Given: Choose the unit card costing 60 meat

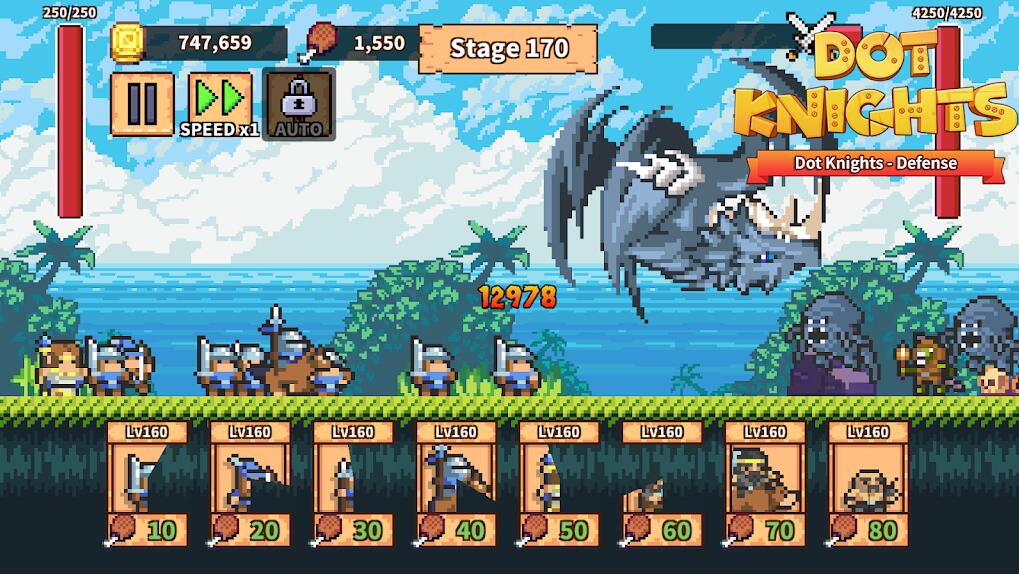Looking at the screenshot, I should (x=662, y=485).
